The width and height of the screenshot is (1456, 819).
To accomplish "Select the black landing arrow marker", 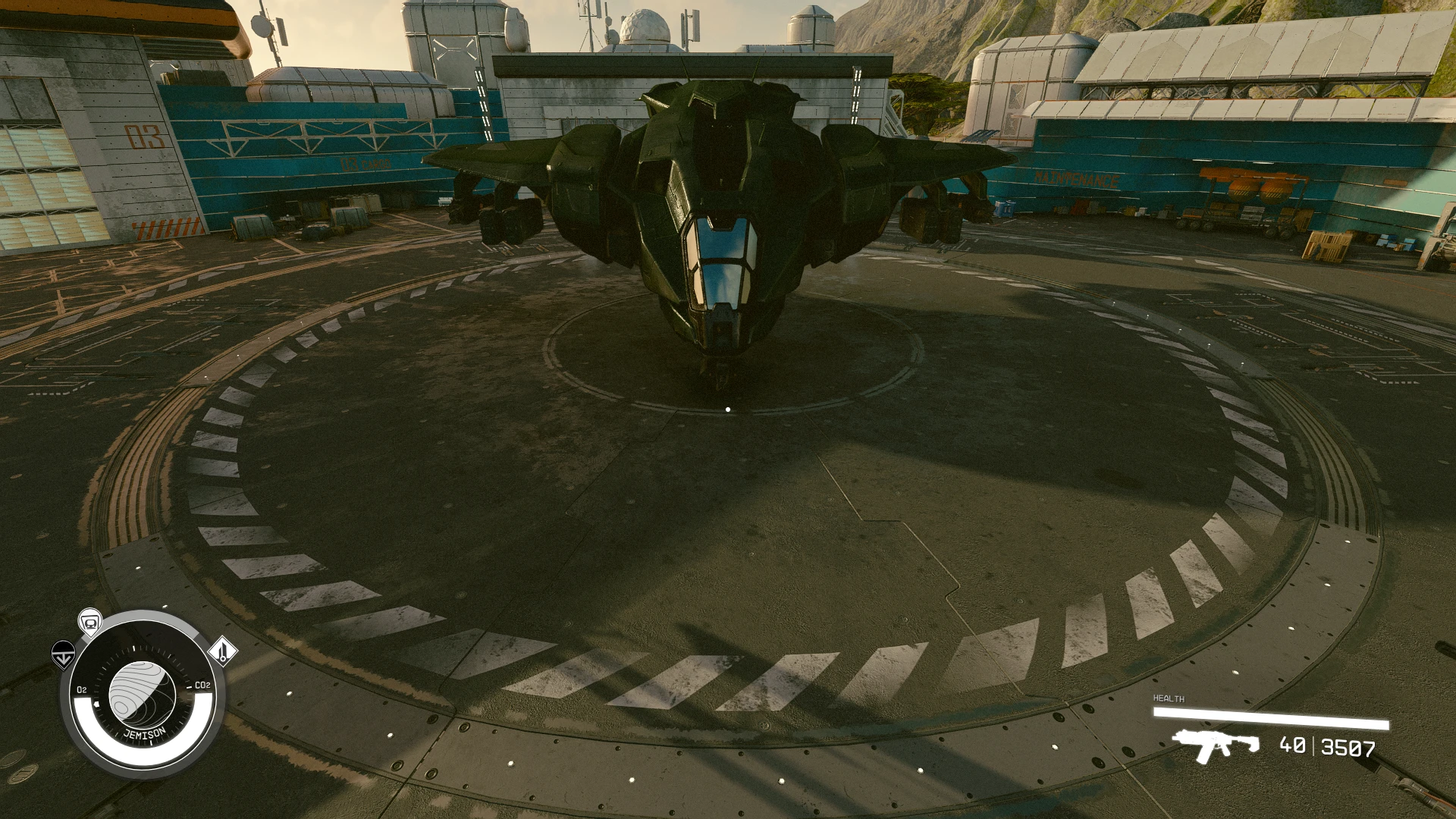I will [x=63, y=653].
